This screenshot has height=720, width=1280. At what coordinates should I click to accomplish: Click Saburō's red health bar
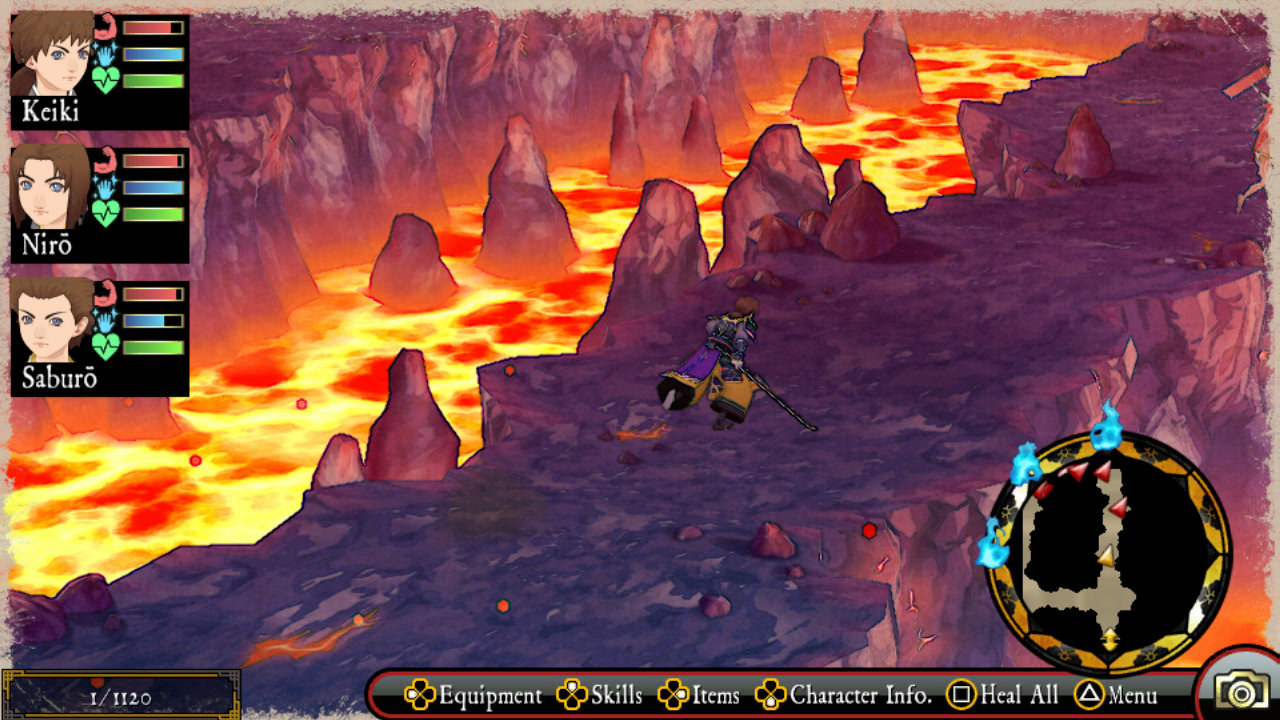(150, 292)
